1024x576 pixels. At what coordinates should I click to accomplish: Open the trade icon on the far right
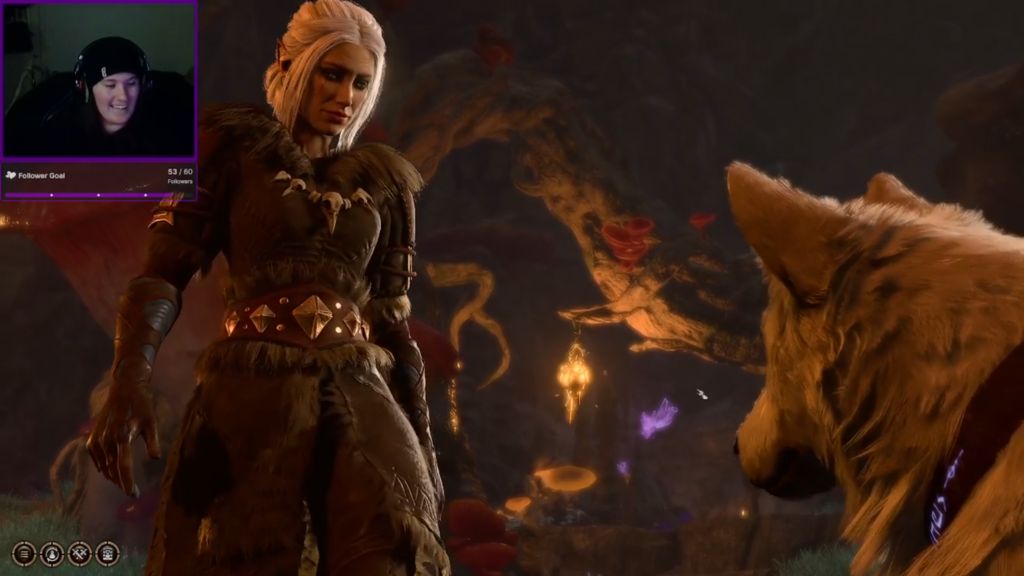click(107, 553)
